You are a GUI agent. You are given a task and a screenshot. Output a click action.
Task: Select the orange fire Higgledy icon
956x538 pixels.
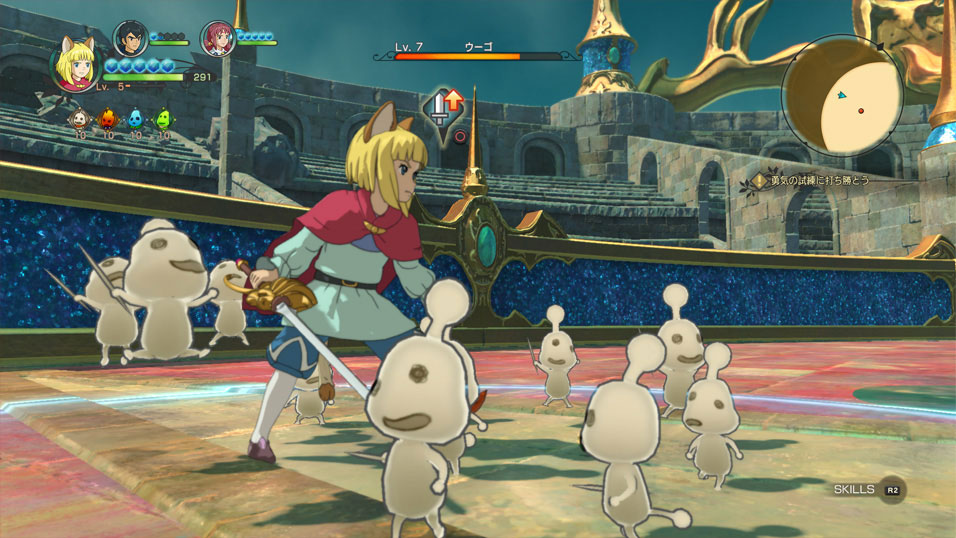[x=107, y=119]
